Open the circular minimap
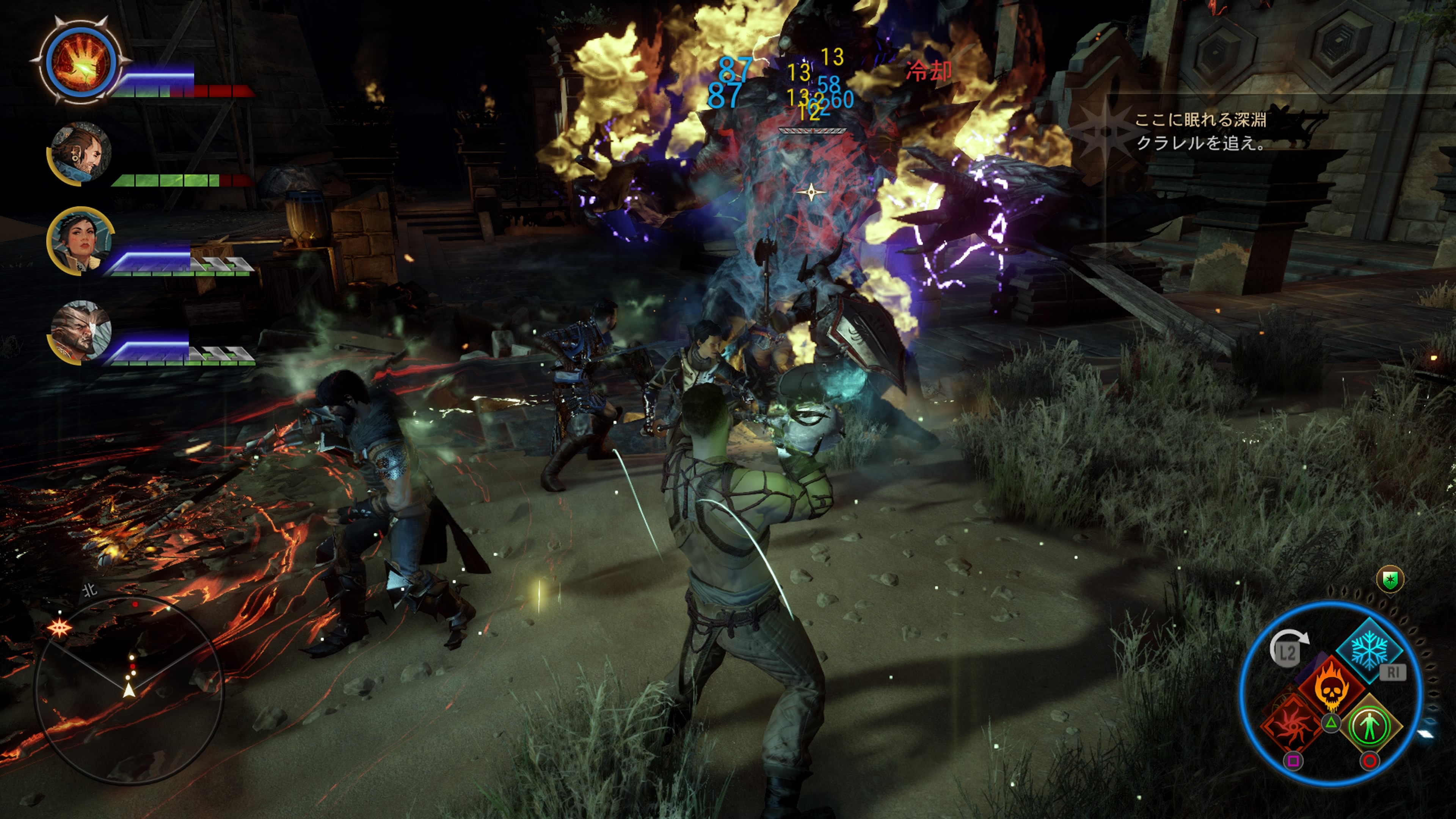 pos(129,689)
